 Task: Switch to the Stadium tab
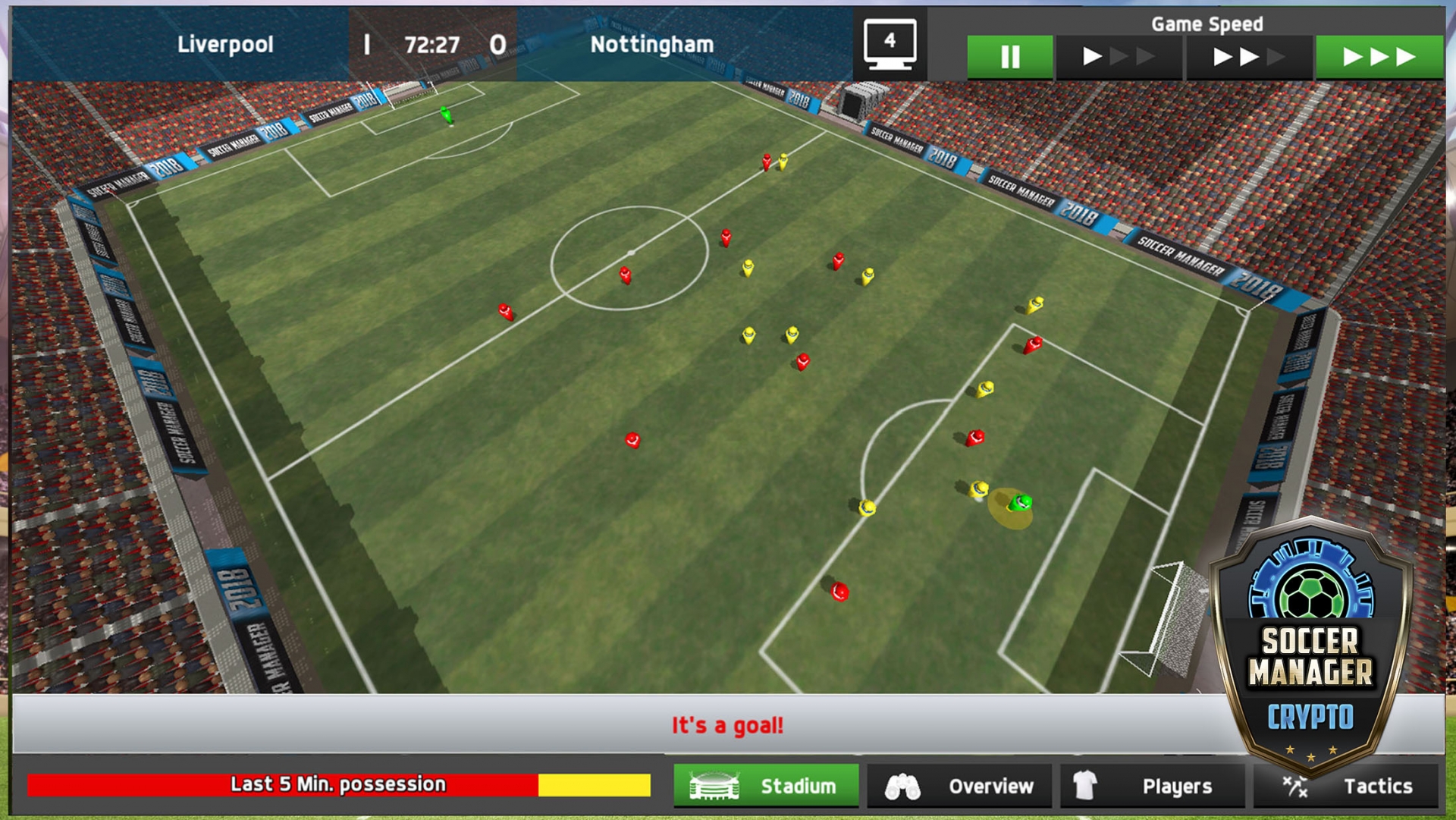pos(766,786)
